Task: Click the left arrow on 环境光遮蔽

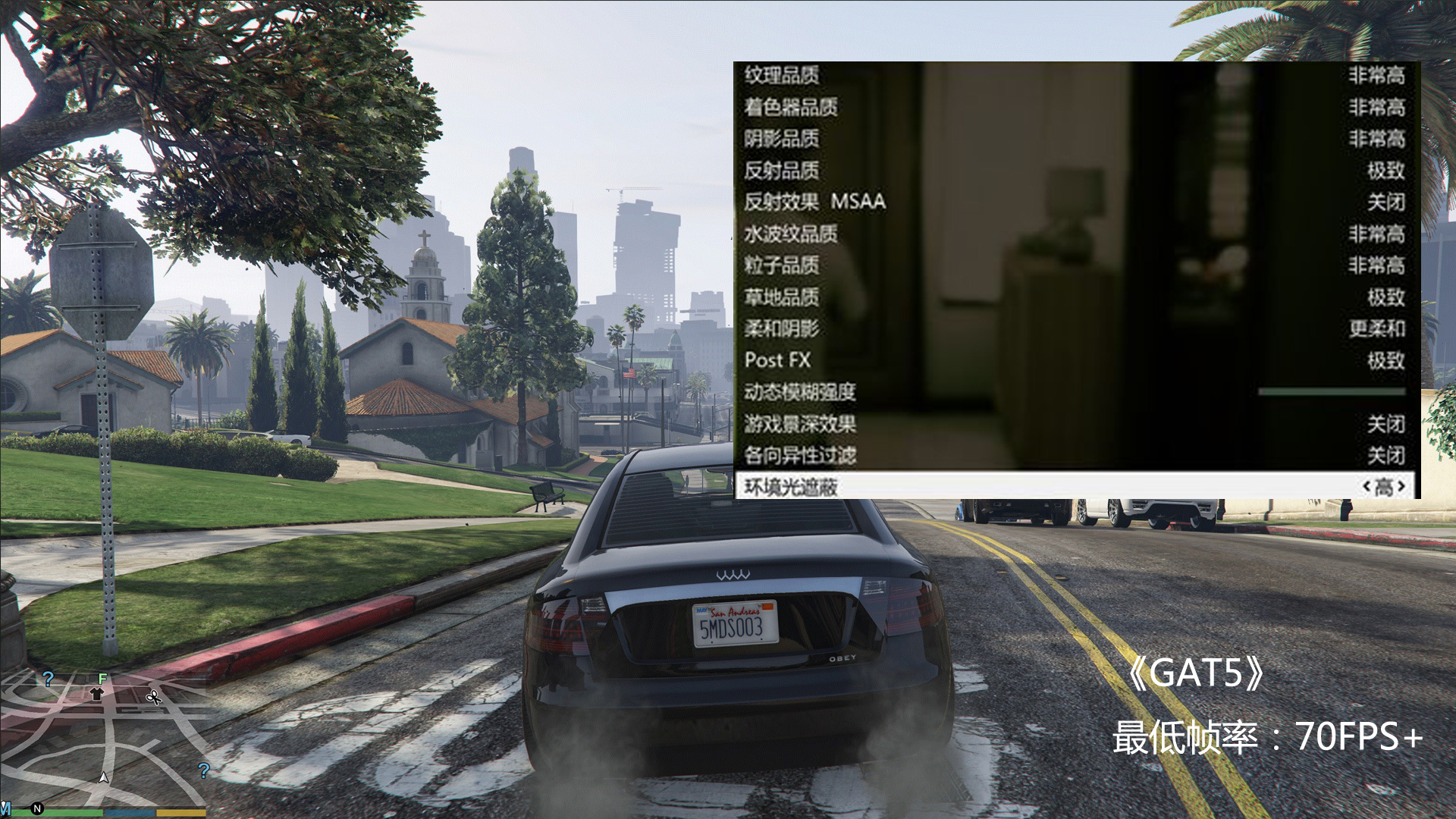Action: (x=1367, y=486)
